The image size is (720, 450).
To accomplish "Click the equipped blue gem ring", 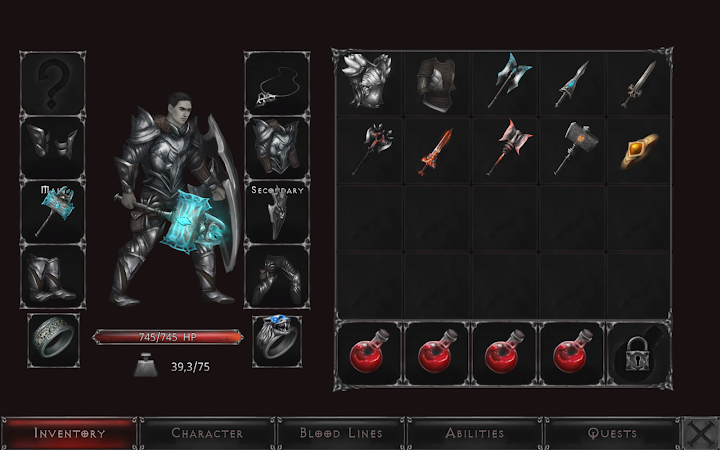I will click(277, 340).
